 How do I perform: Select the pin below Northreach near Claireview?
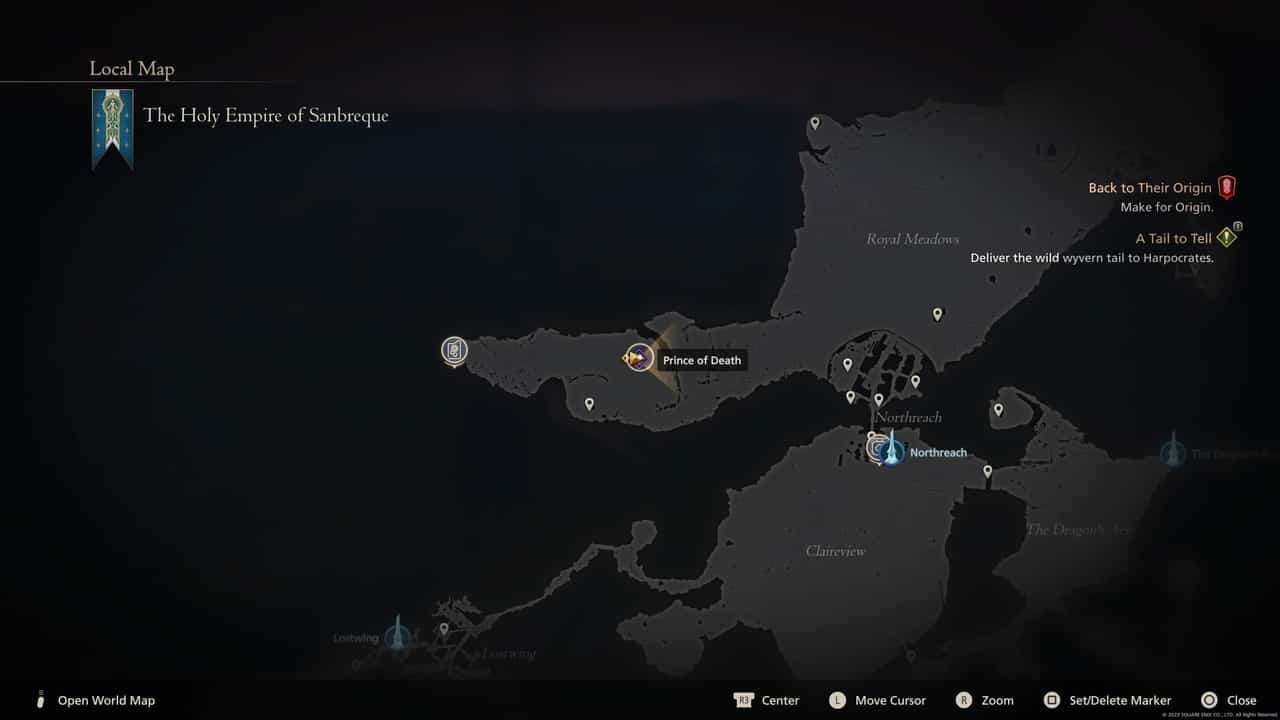[x=986, y=470]
